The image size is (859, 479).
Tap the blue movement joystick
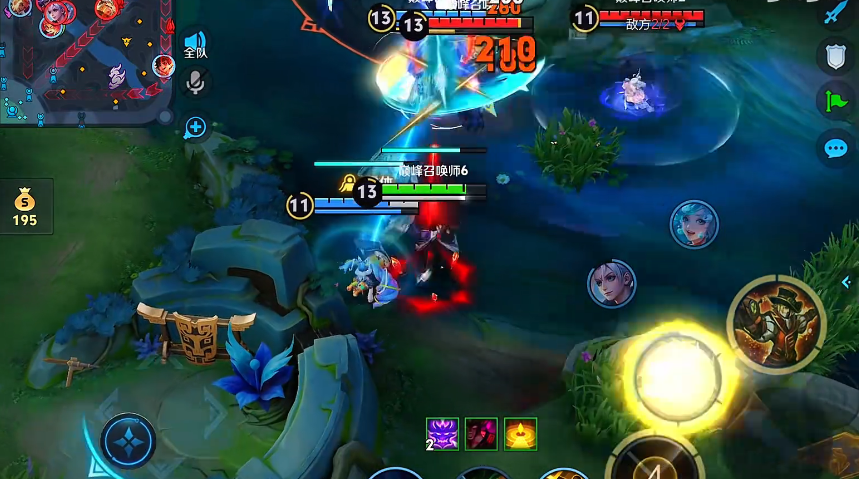tap(128, 441)
